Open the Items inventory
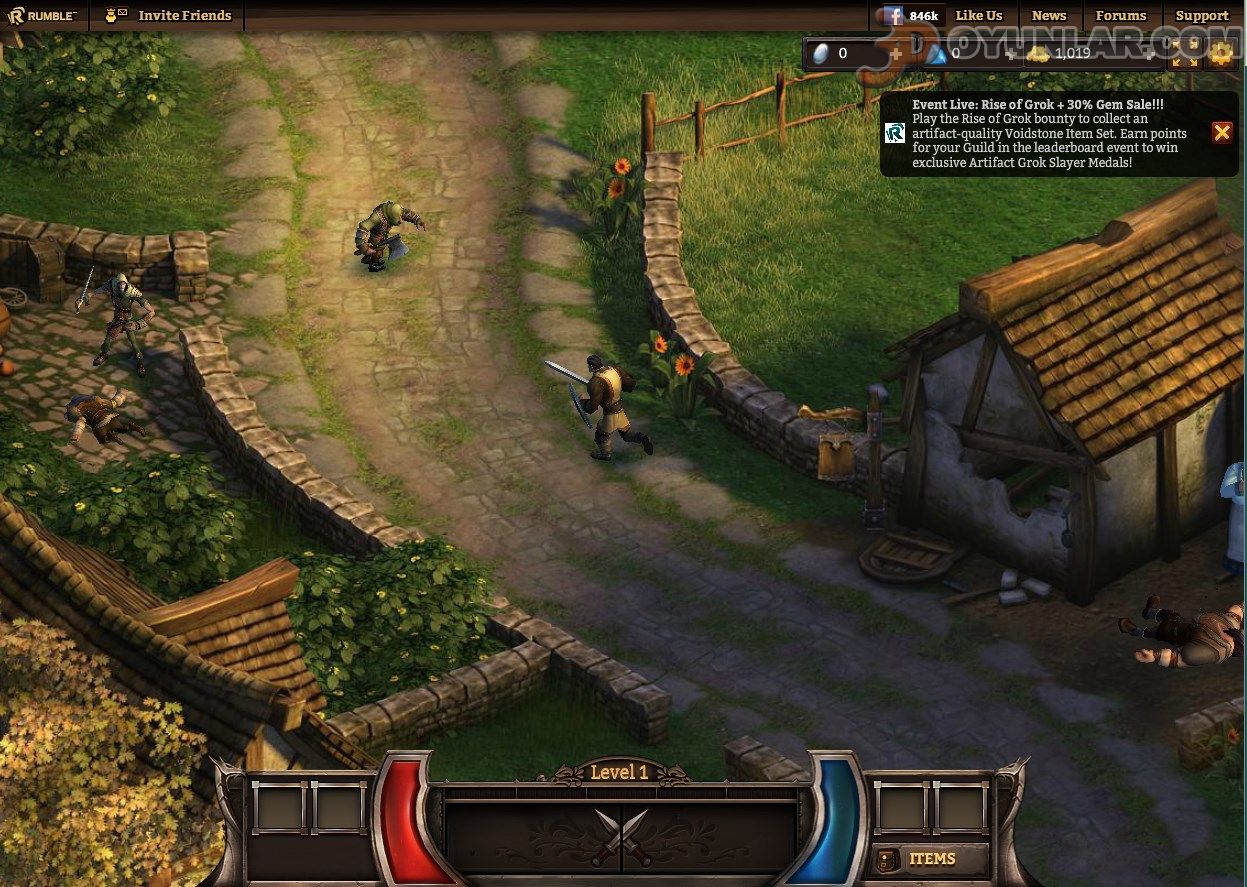This screenshot has height=887, width=1247. coord(920,859)
